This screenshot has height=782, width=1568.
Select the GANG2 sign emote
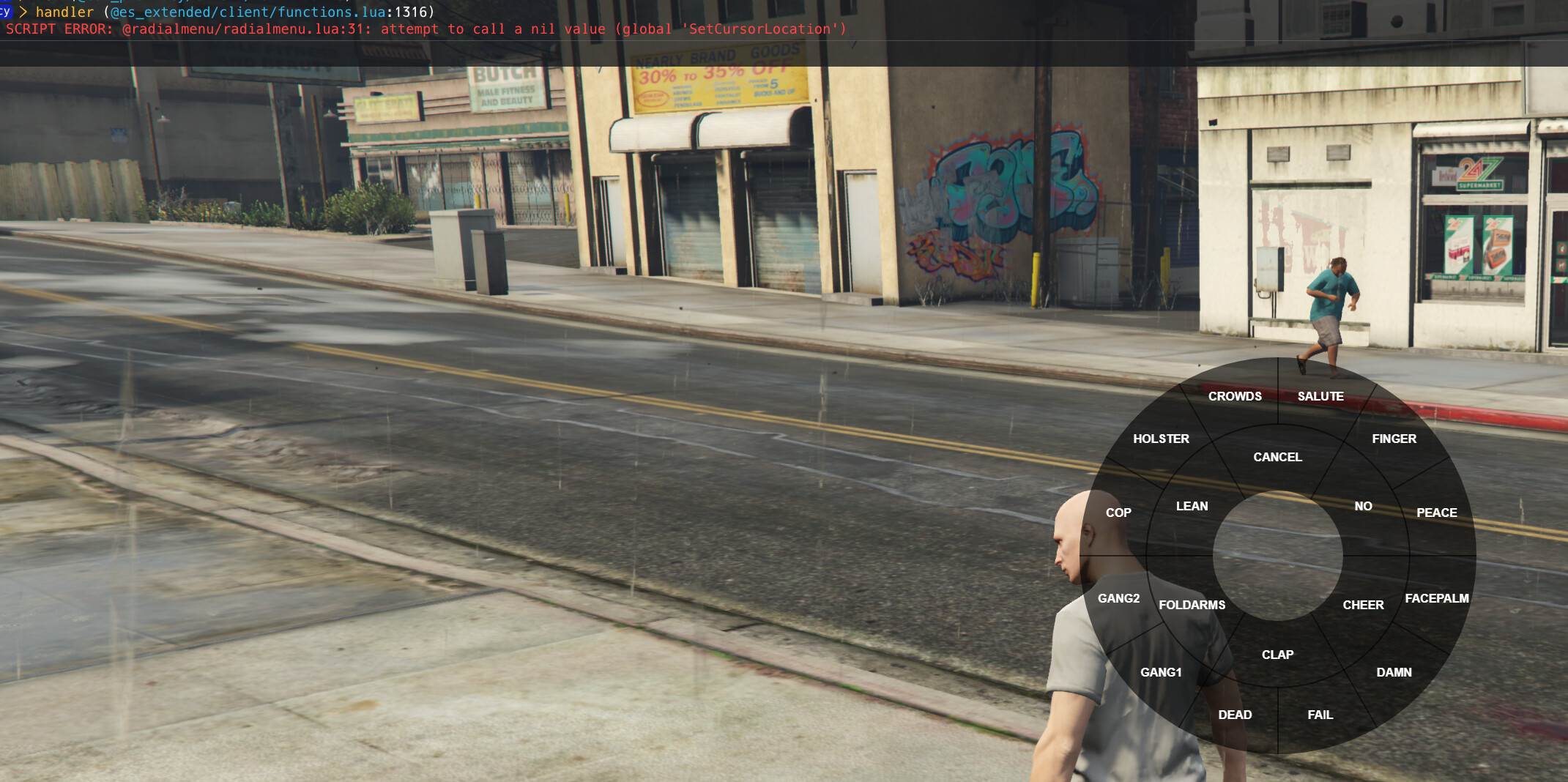(x=1120, y=598)
